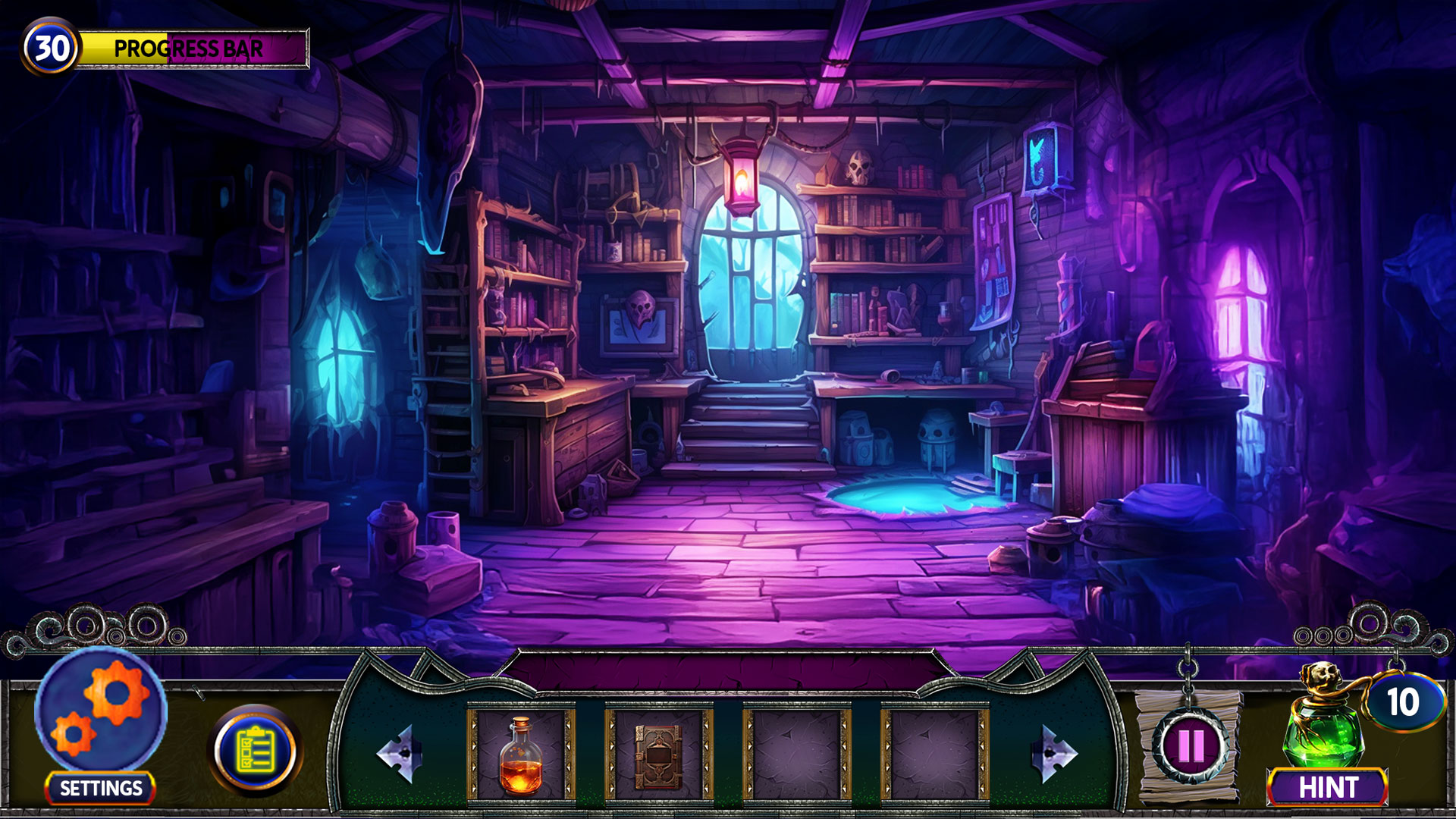Select the brown leather book slot
The height and width of the screenshot is (819, 1456).
click(x=658, y=755)
